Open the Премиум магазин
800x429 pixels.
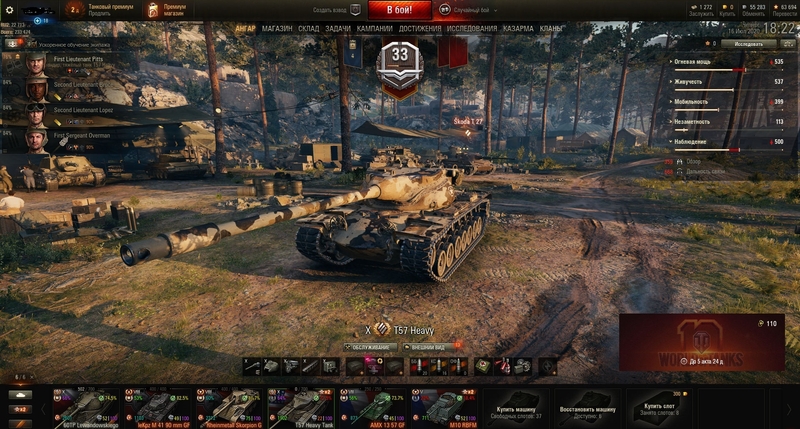coord(173,10)
